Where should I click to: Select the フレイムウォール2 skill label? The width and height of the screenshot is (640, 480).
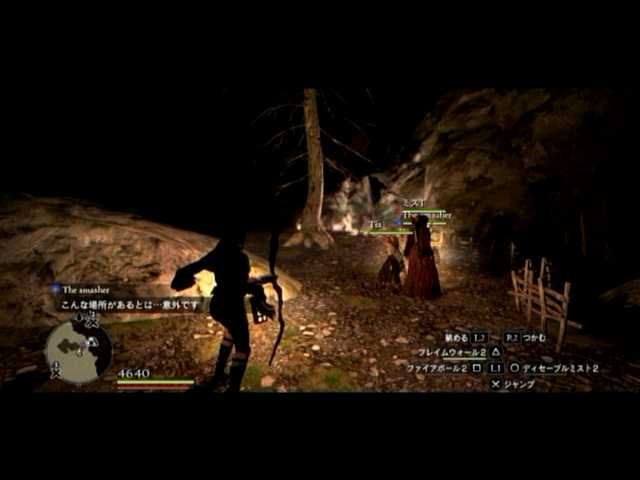tap(452, 353)
